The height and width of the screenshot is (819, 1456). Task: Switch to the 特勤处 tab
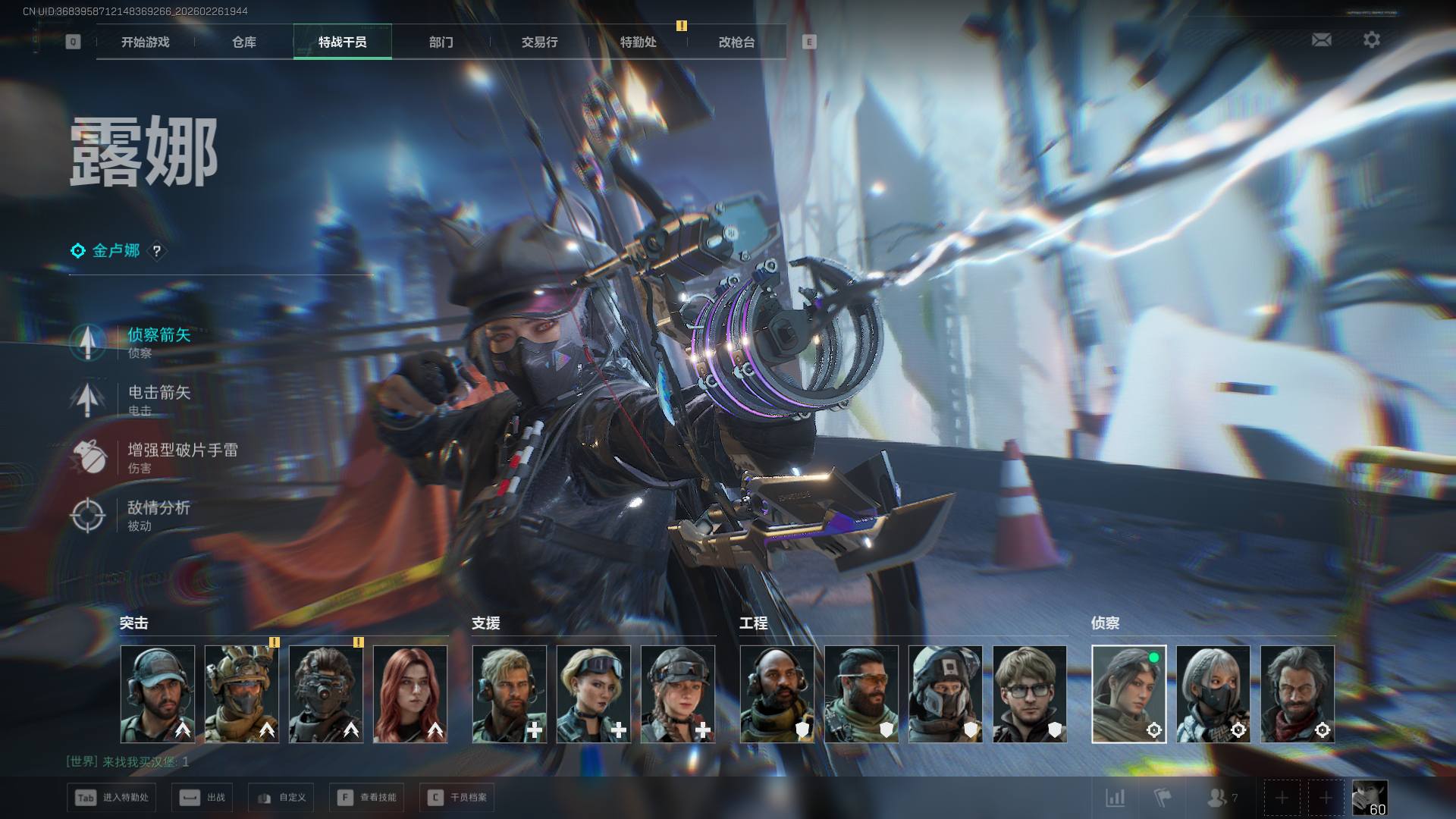coord(638,42)
